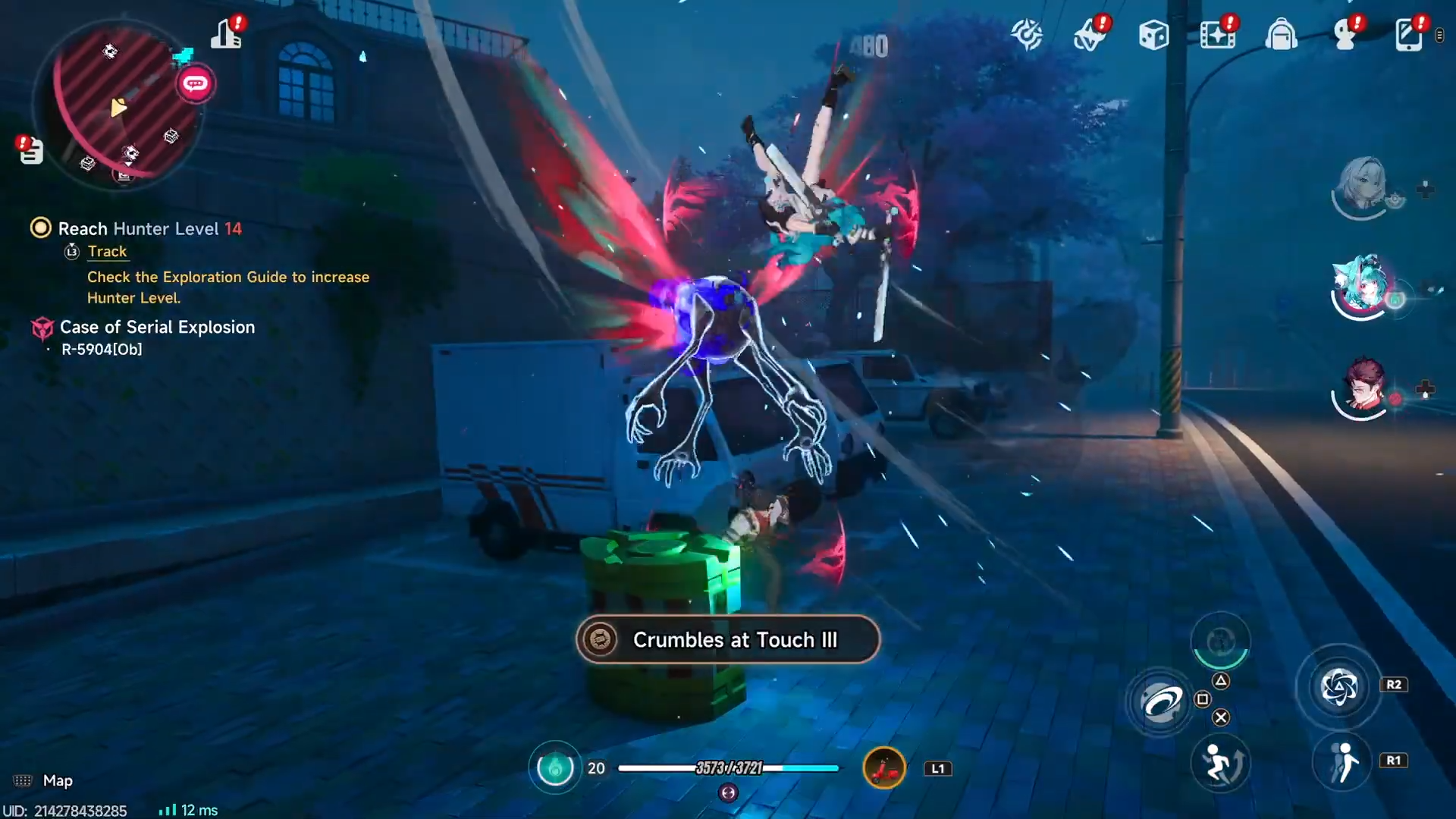Image resolution: width=1456 pixels, height=819 pixels.
Task: Open the Case of Serial Explosion quest
Action: click(157, 328)
